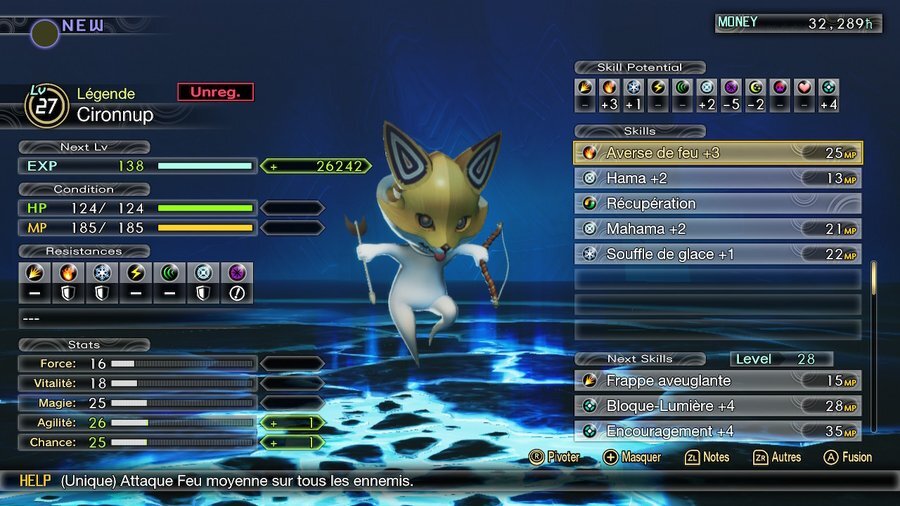The height and width of the screenshot is (506, 900).
Task: Open the Autres option
Action: point(776,457)
